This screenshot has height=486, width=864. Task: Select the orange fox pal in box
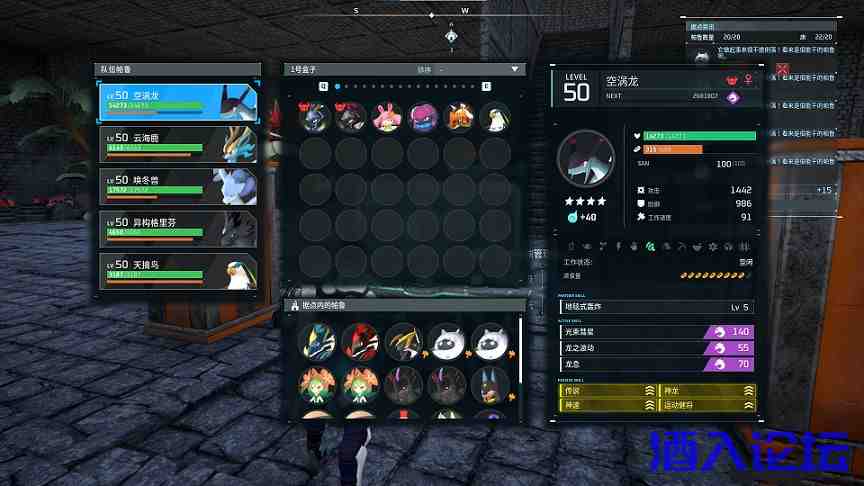pyautogui.click(x=459, y=118)
